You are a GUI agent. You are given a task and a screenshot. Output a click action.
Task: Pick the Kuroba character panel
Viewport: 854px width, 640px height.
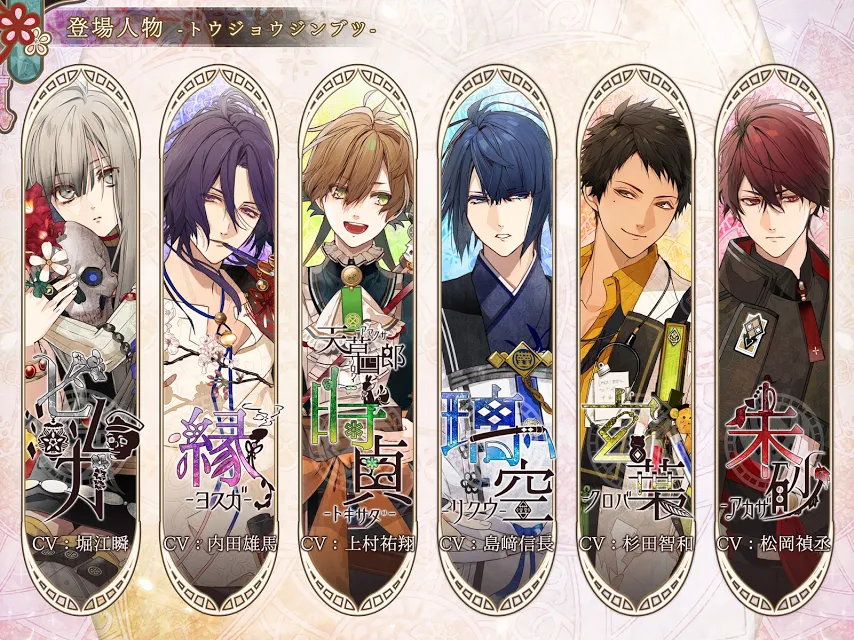click(636, 330)
